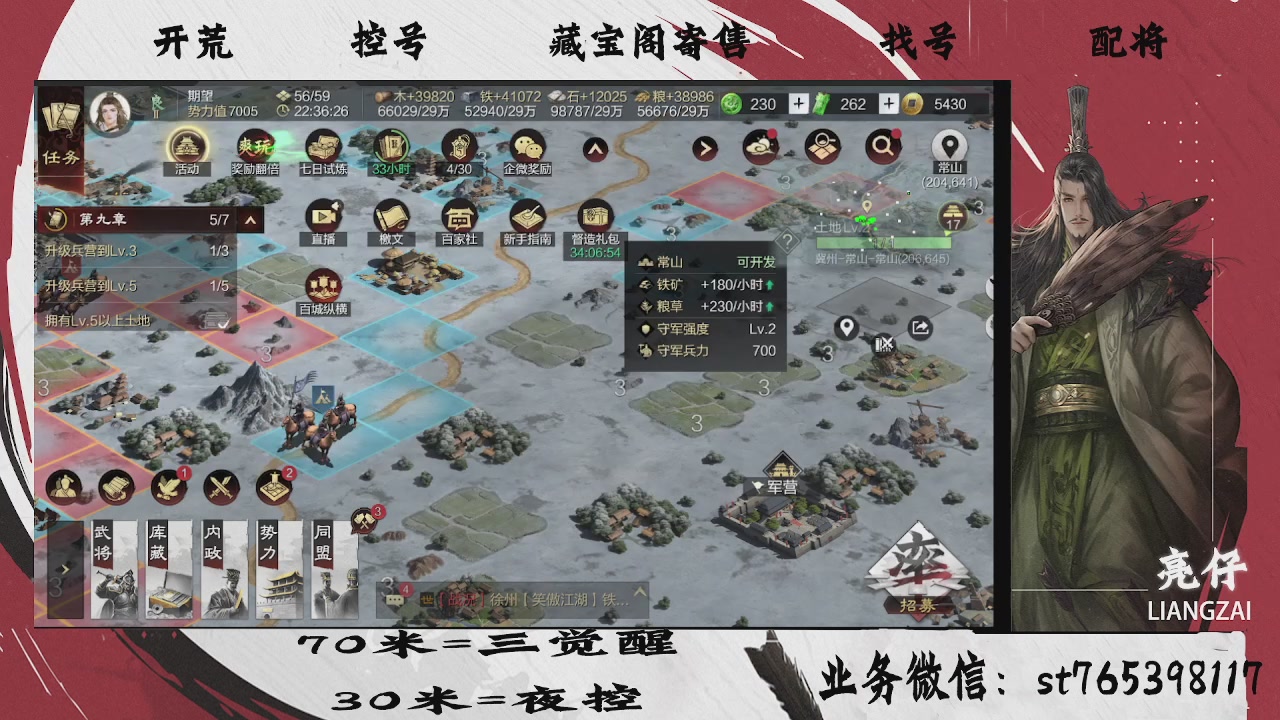Claim the 督造礼包 timed gift pack
Image resolution: width=1280 pixels, height=720 pixels.
(594, 213)
